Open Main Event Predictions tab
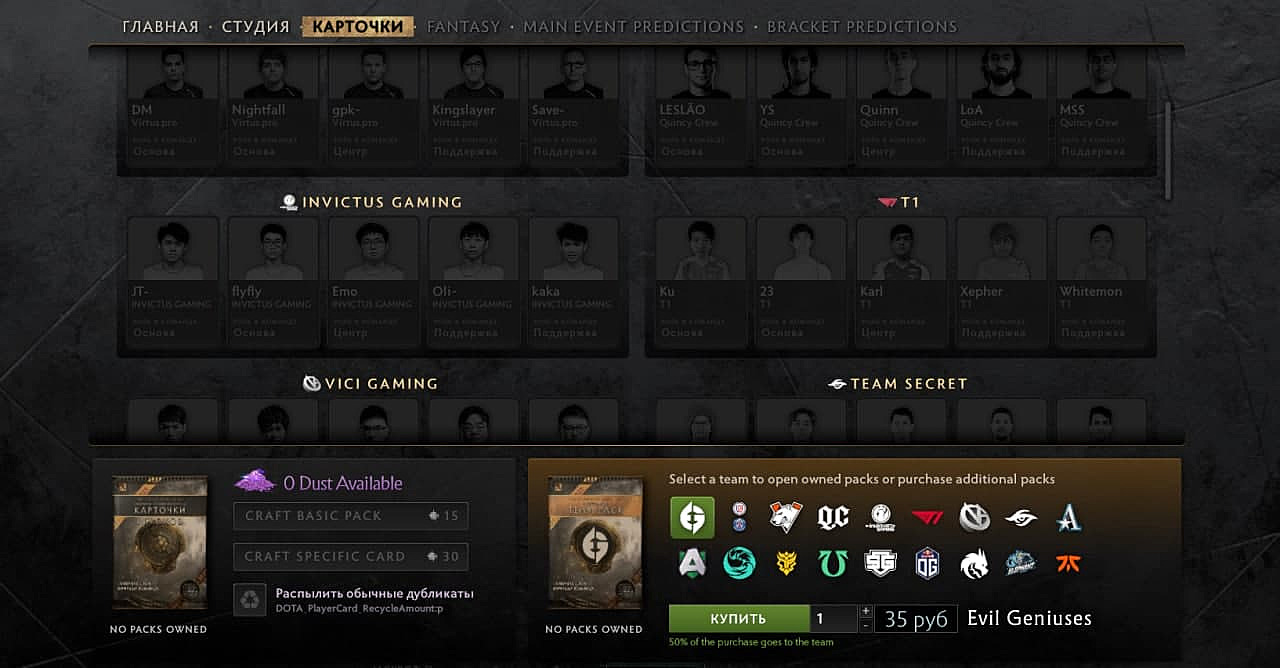This screenshot has width=1280, height=668. [x=633, y=27]
